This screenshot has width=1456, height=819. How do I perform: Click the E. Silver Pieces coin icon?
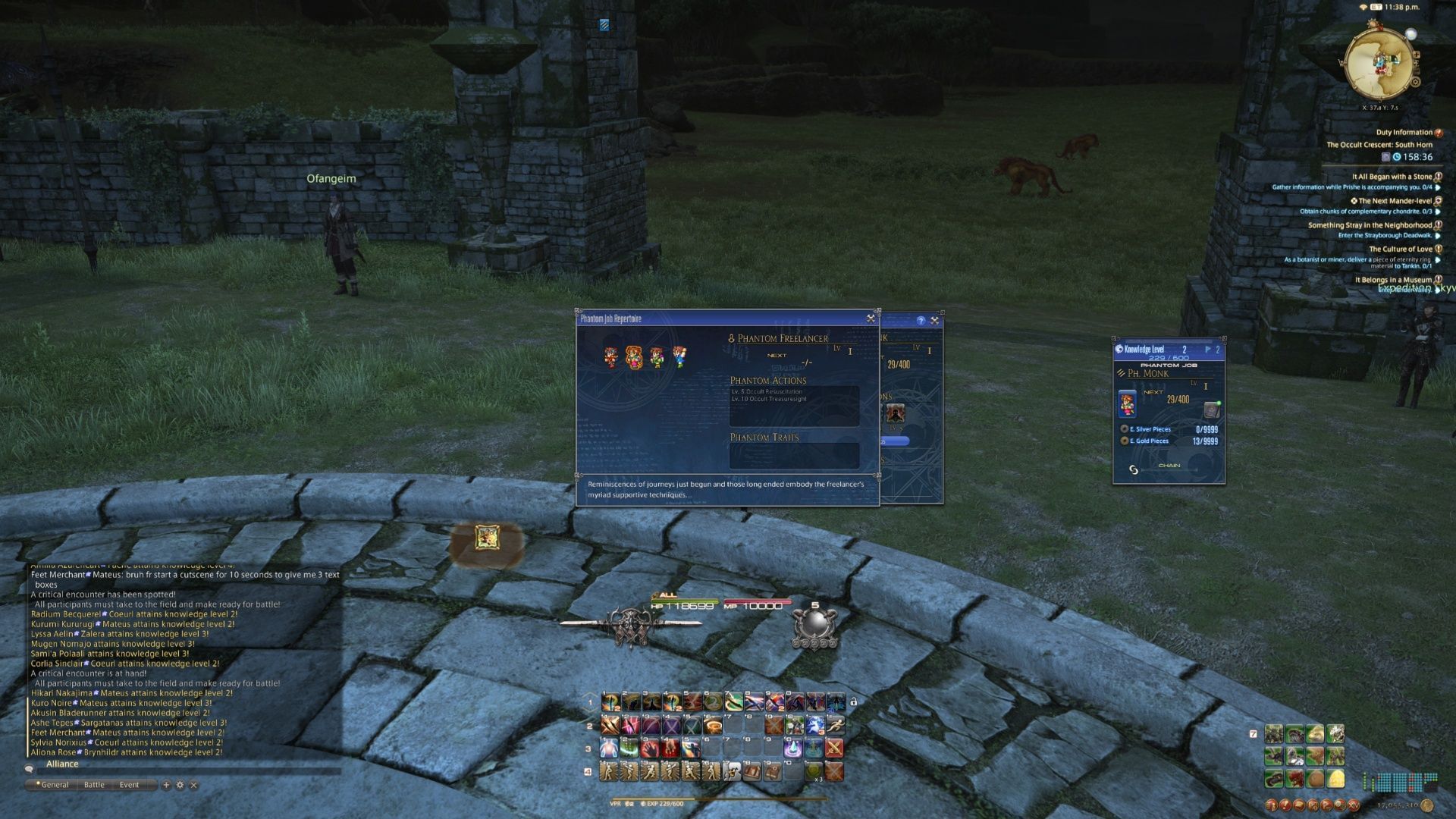click(1125, 429)
